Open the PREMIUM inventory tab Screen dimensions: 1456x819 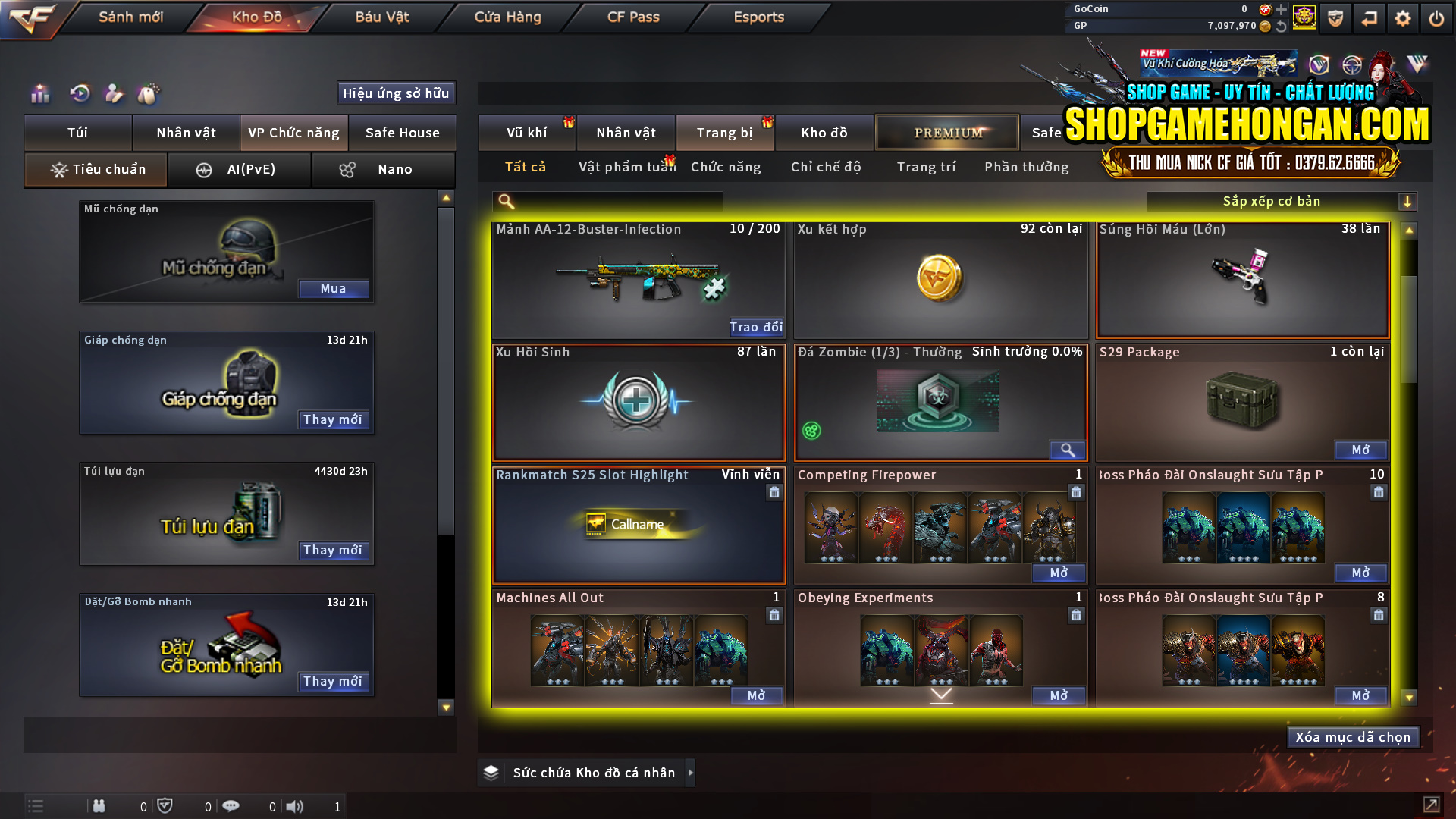(946, 132)
